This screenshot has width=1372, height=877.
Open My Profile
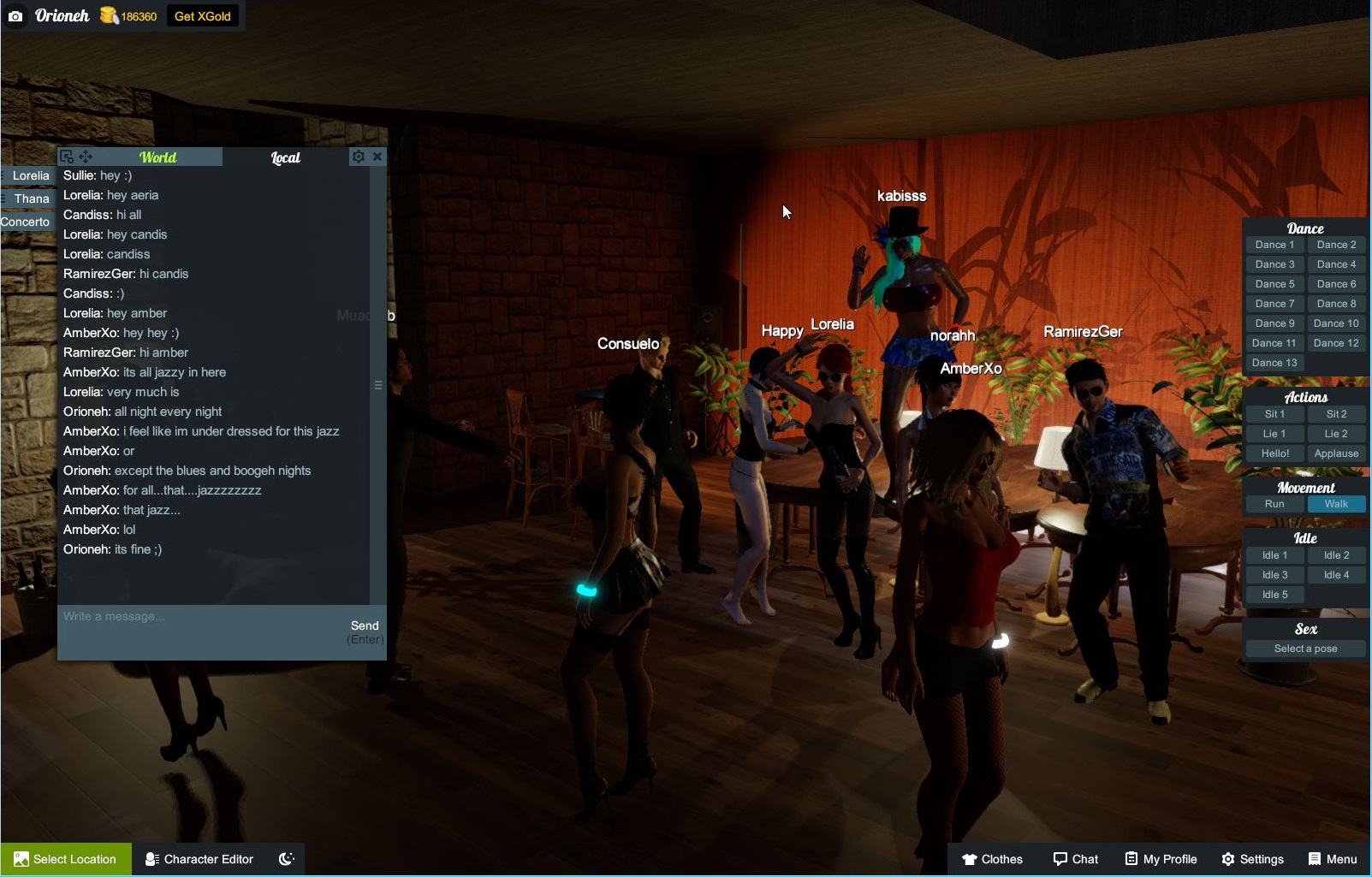(x=1160, y=859)
